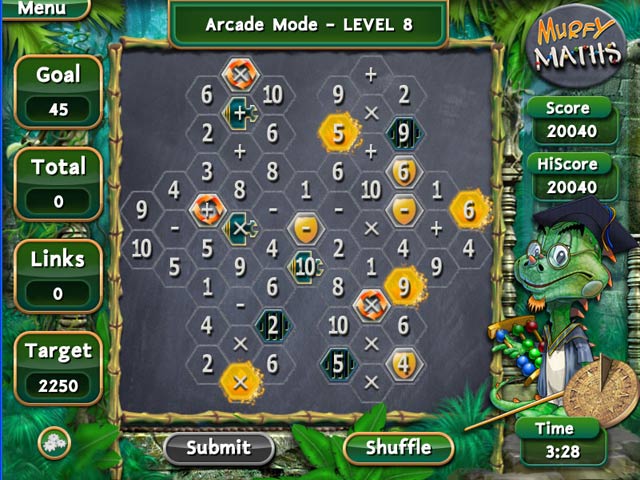The height and width of the screenshot is (480, 640).
Task: Pick the dark green 9 tile
Action: click(x=402, y=132)
